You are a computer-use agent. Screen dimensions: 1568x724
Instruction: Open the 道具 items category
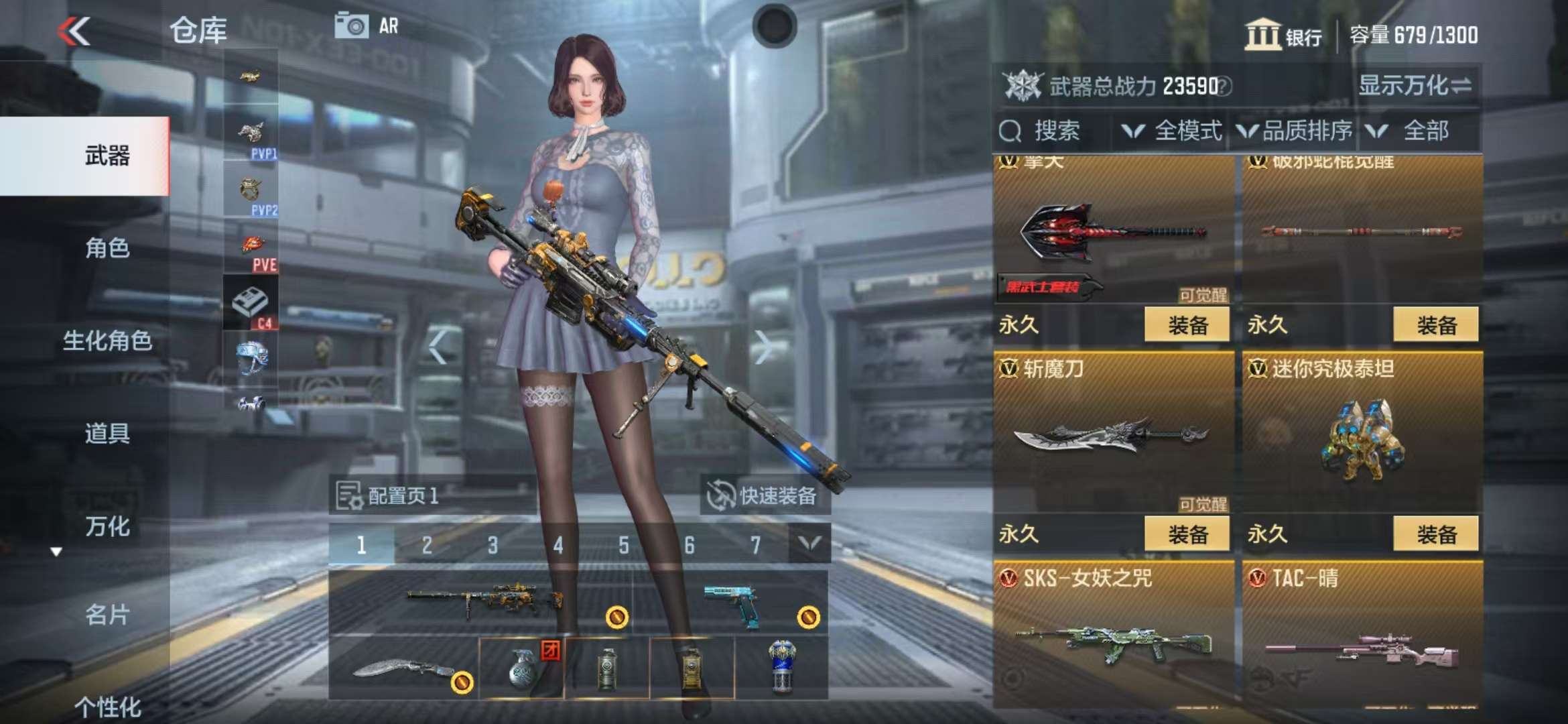pos(107,433)
